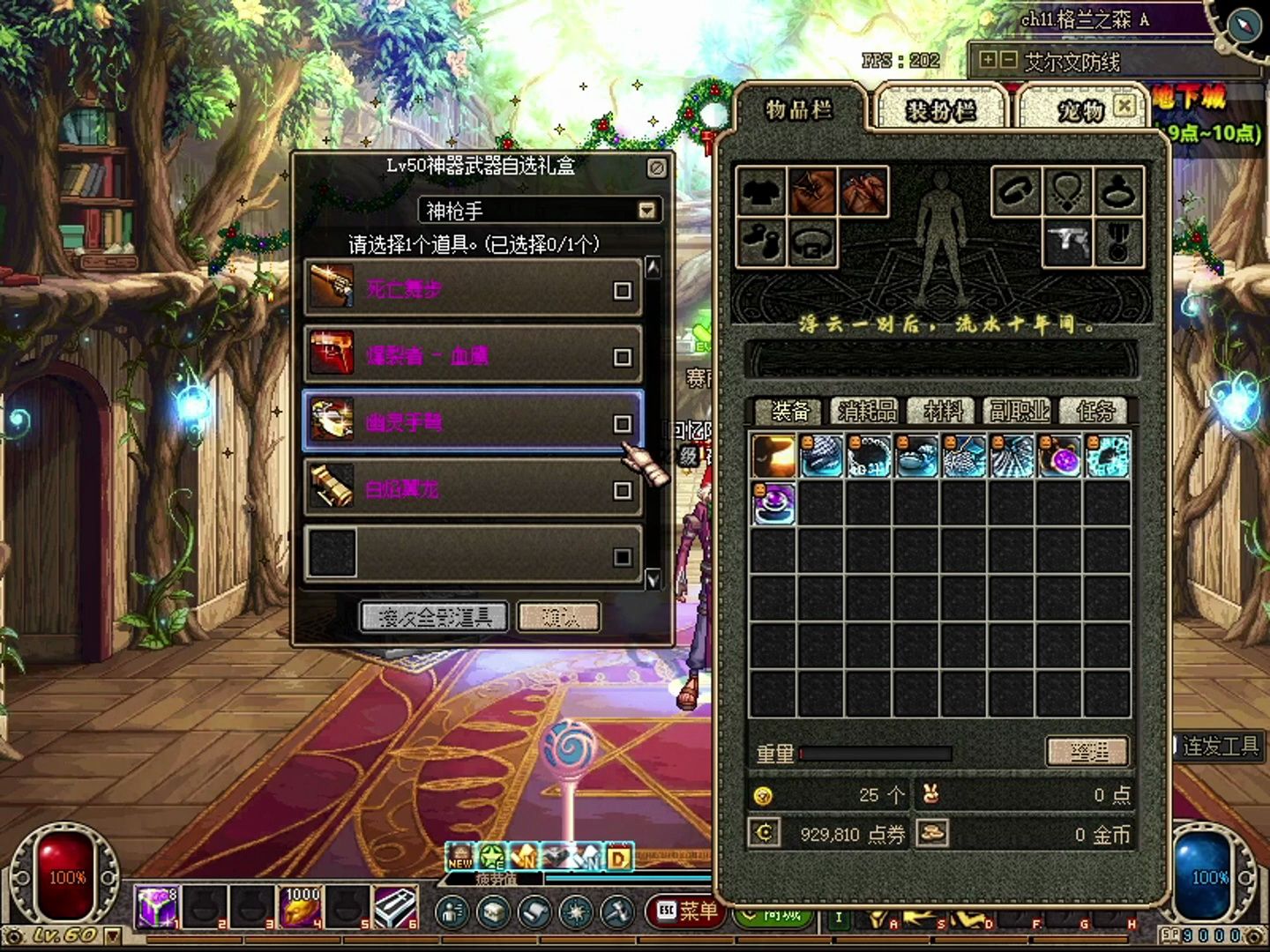Click the 整理 sort button

pos(1087,752)
